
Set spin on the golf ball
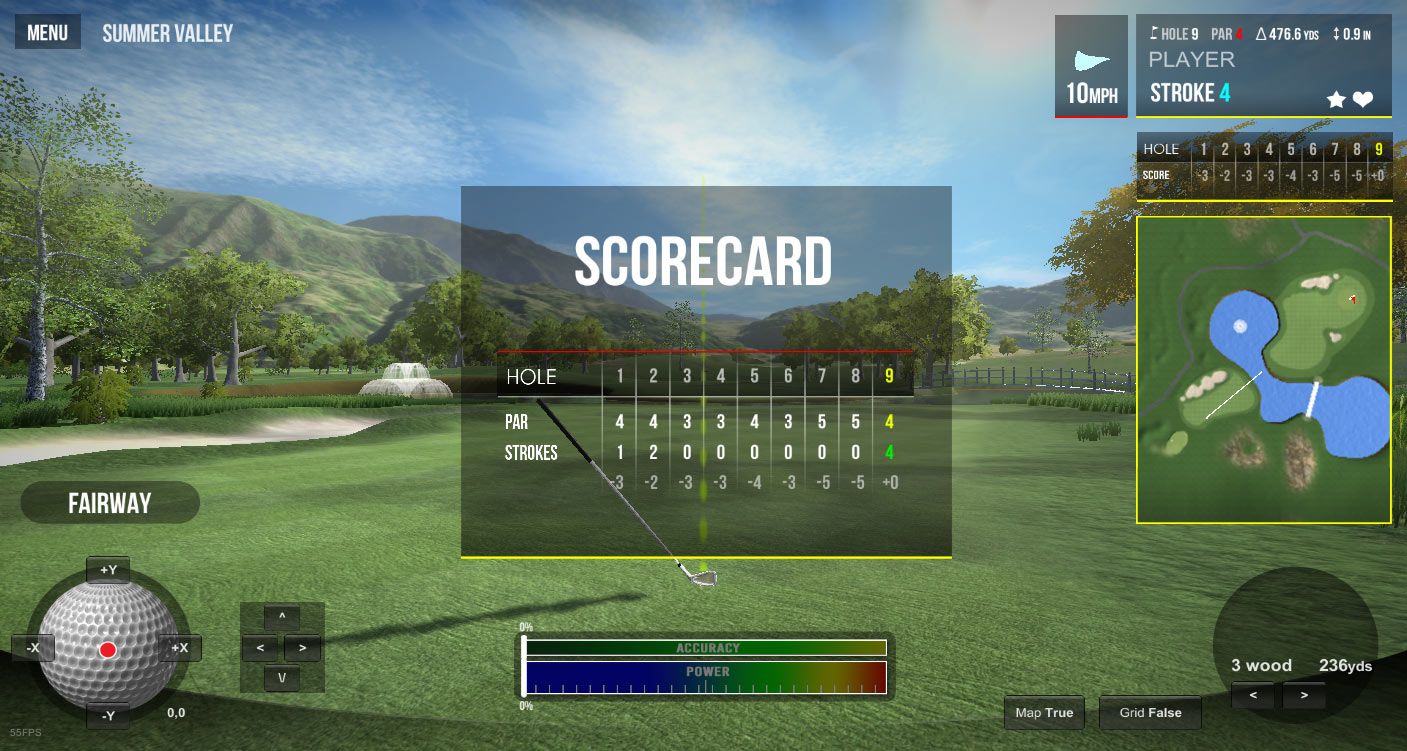coord(107,650)
